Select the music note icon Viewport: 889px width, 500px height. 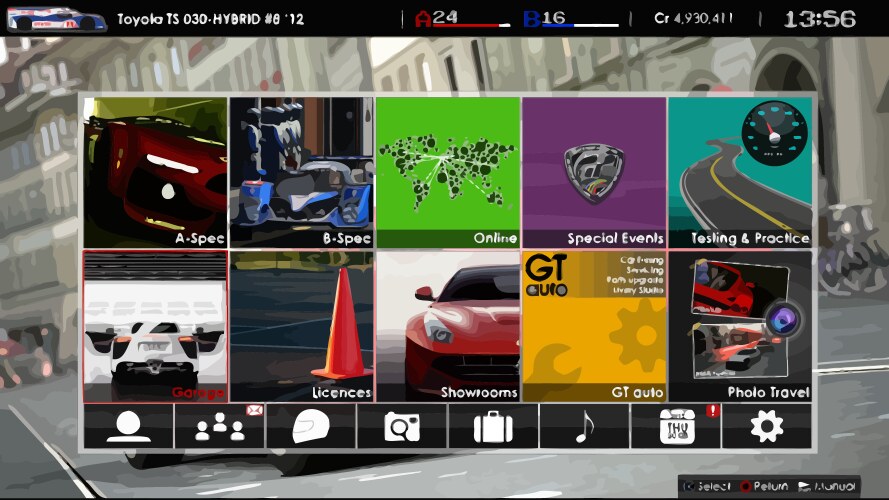[x=584, y=426]
